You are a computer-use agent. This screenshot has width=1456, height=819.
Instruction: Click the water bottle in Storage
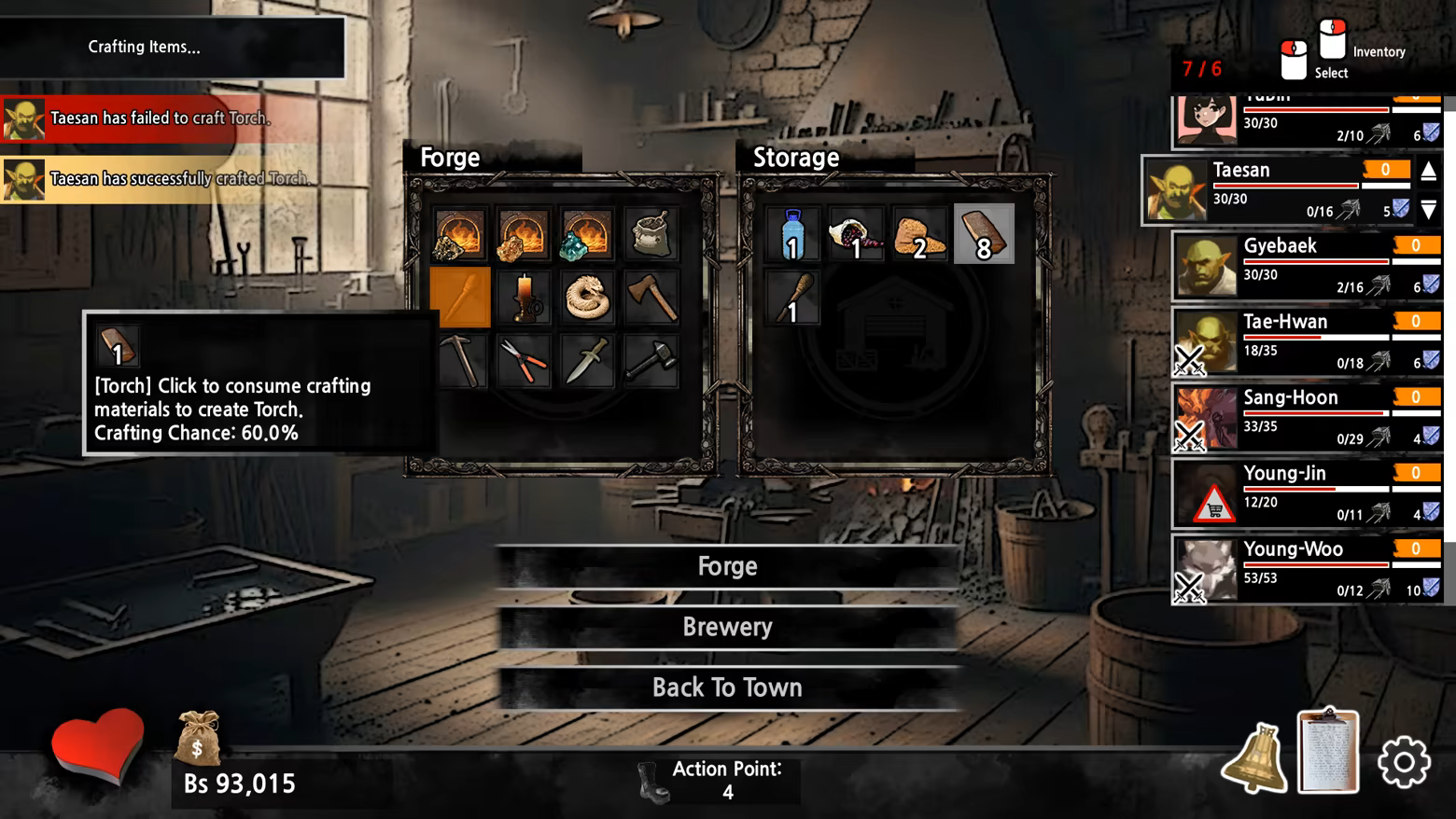point(792,233)
